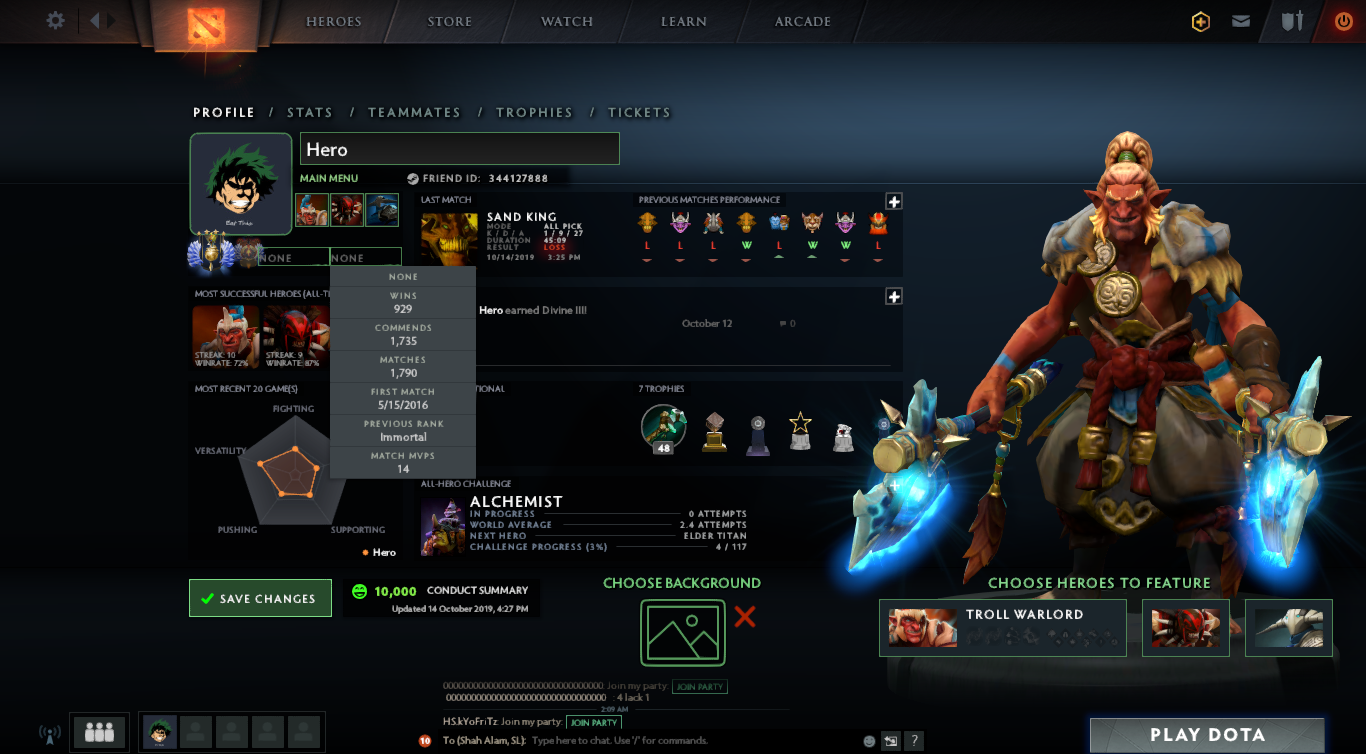Click the red power quit button
The height and width of the screenshot is (754, 1366).
click(x=1343, y=21)
